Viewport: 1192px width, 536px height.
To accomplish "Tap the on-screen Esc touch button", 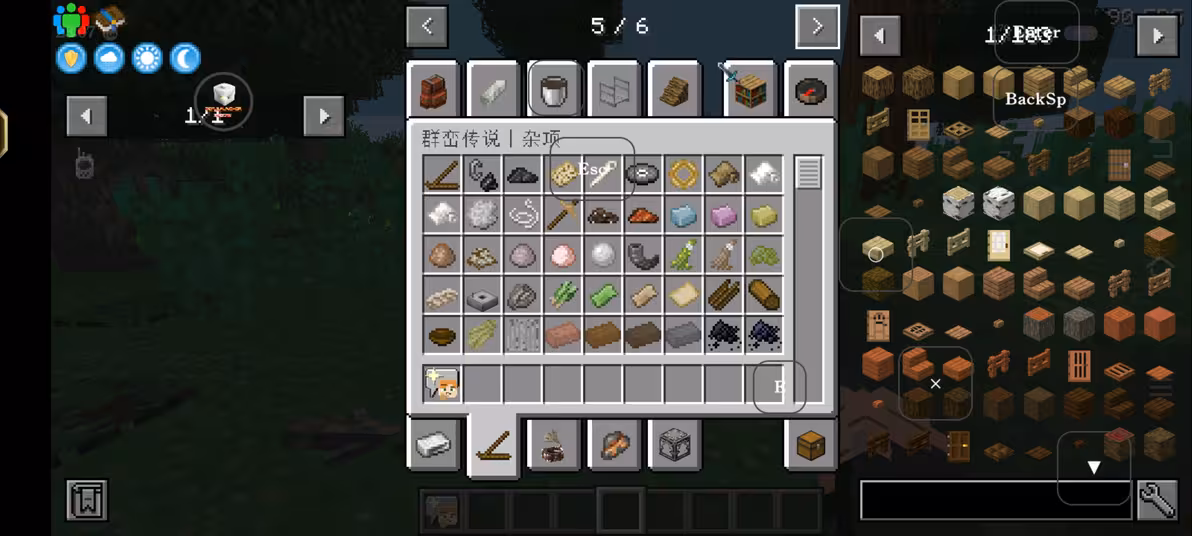I will click(592, 168).
